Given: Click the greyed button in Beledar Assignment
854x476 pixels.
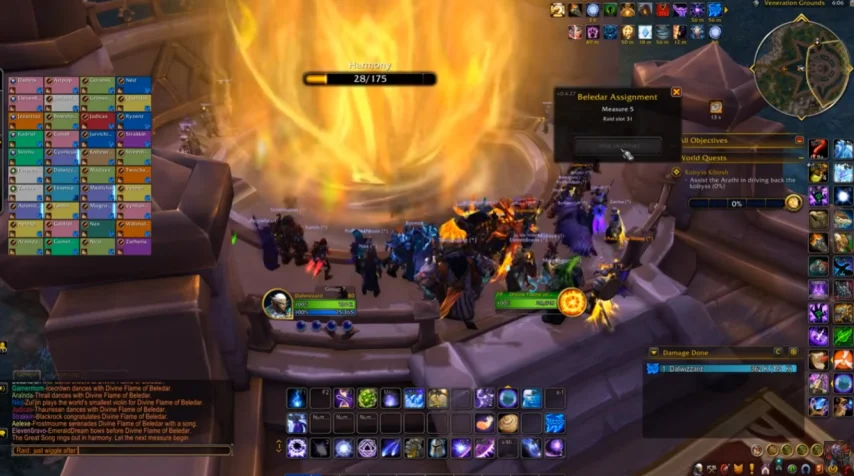Looking at the screenshot, I should [x=617, y=146].
